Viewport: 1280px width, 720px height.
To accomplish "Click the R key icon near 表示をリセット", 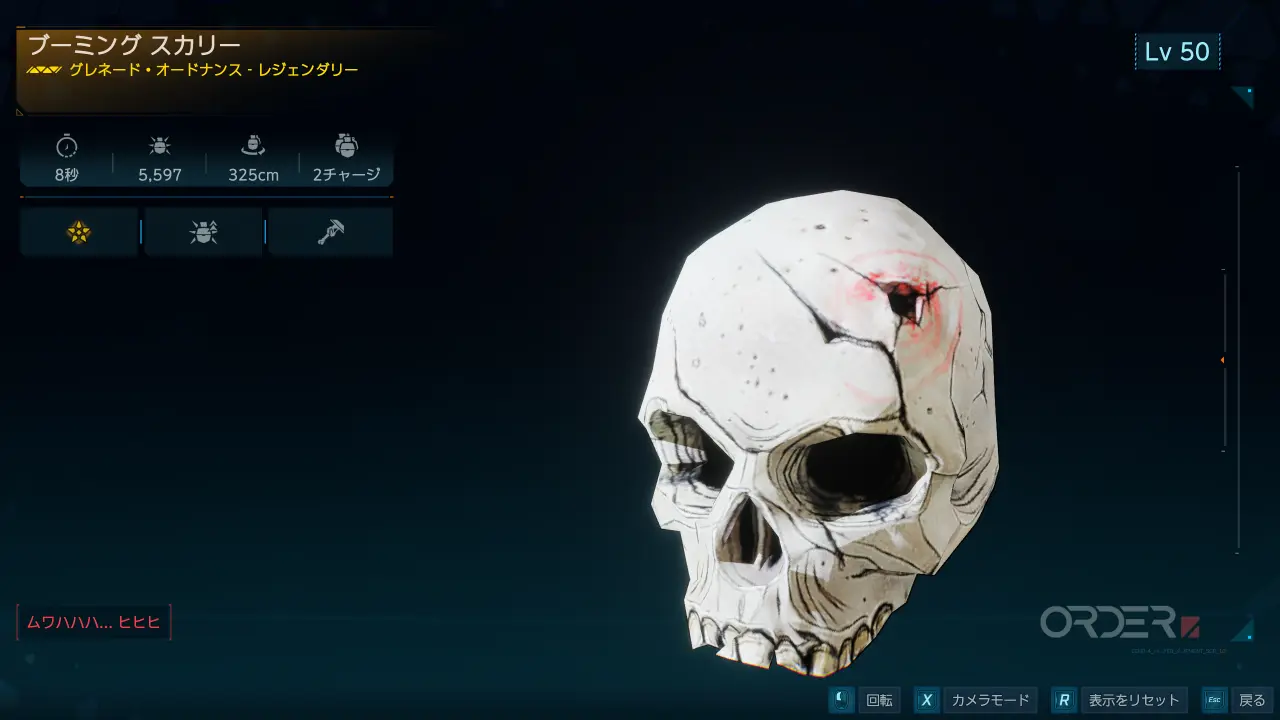I will coord(1067,700).
